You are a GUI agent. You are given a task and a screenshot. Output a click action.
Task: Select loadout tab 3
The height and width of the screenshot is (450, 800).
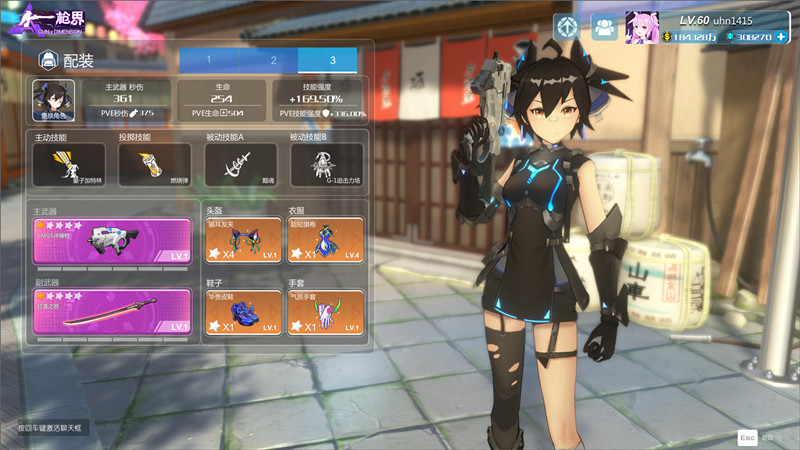click(331, 60)
